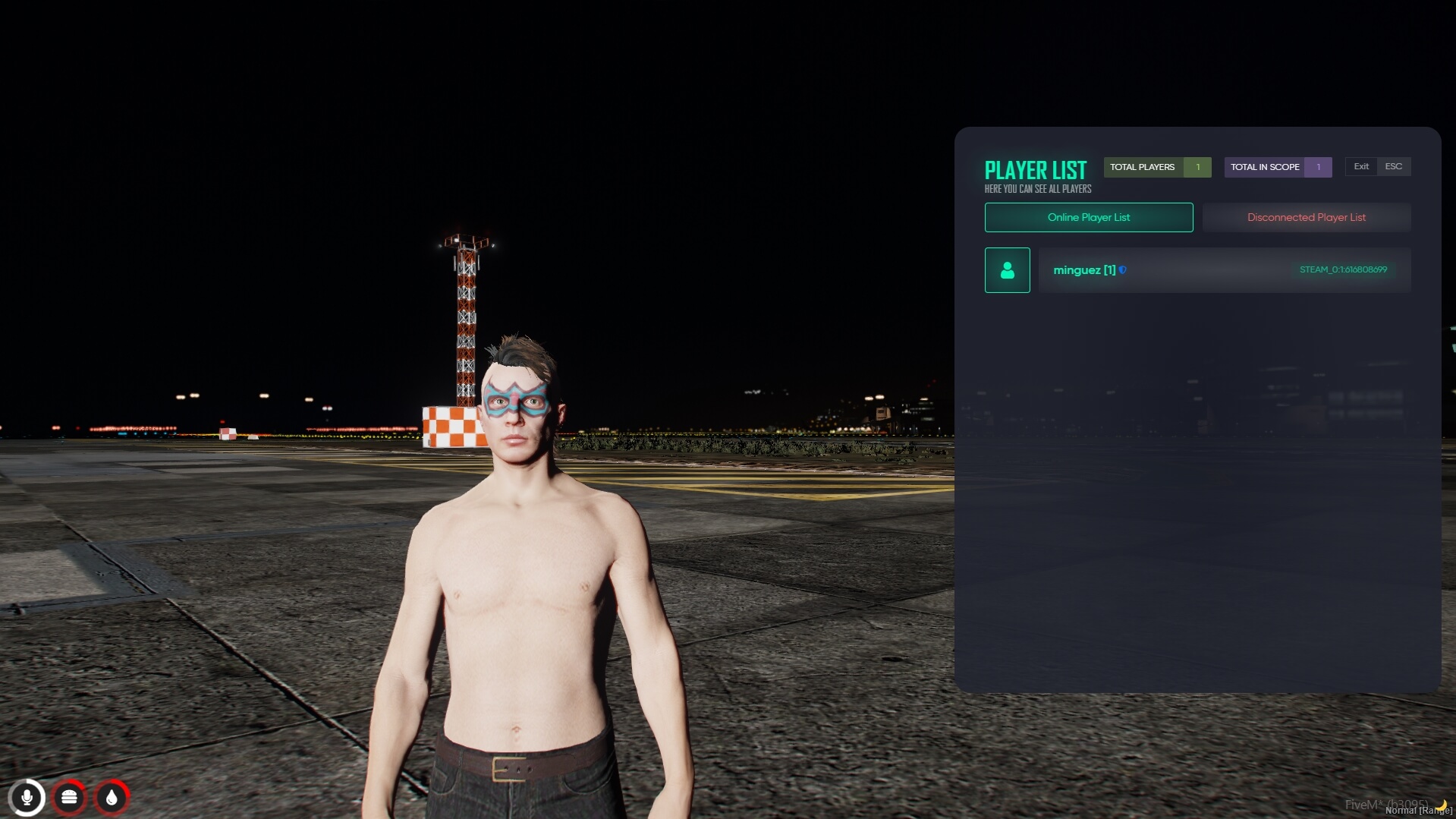Select the minguez player row
This screenshot has height=819, width=1456.
point(1224,270)
